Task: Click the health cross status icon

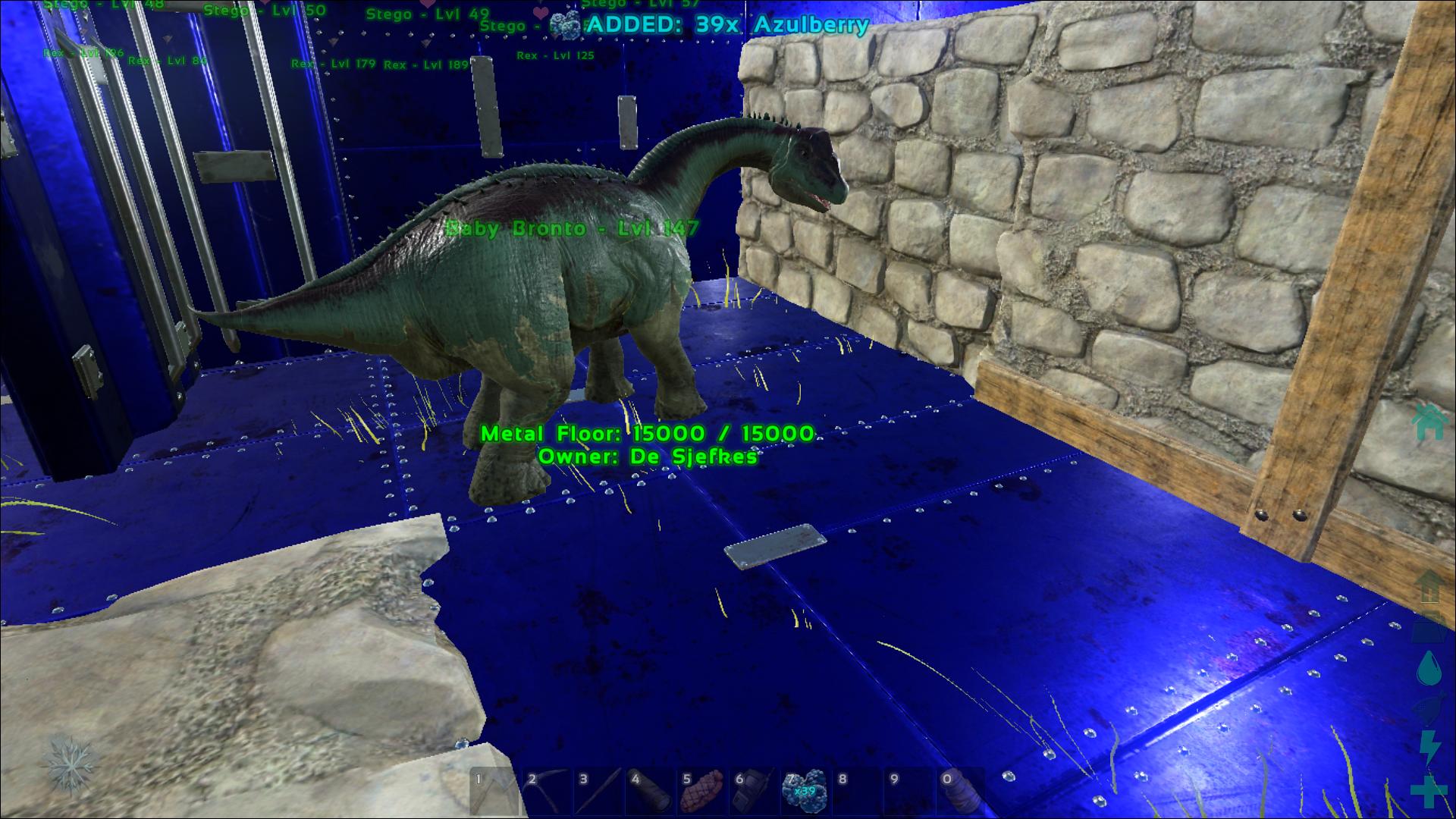Action: coord(1428,791)
